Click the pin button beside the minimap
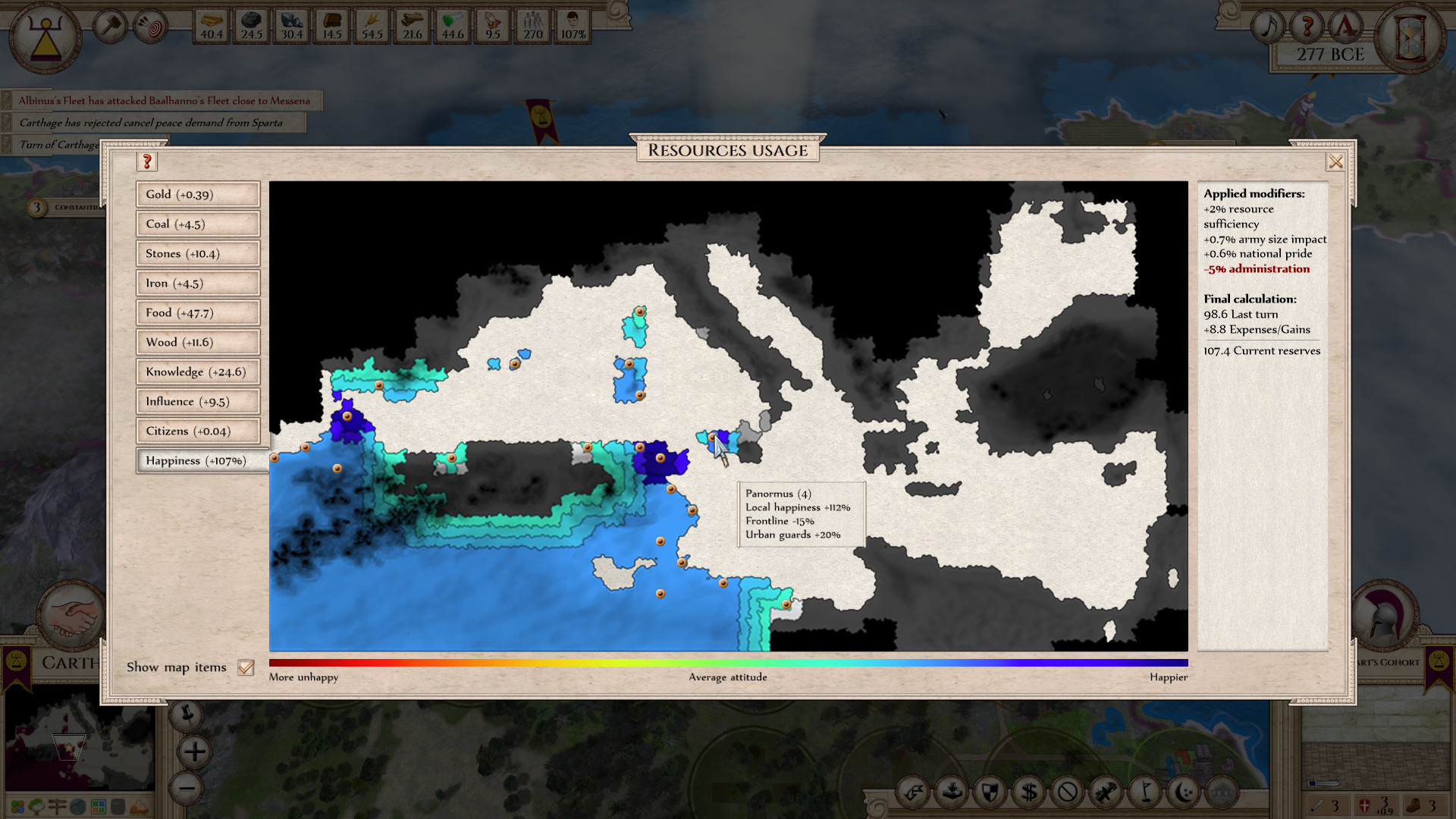 [x=187, y=715]
